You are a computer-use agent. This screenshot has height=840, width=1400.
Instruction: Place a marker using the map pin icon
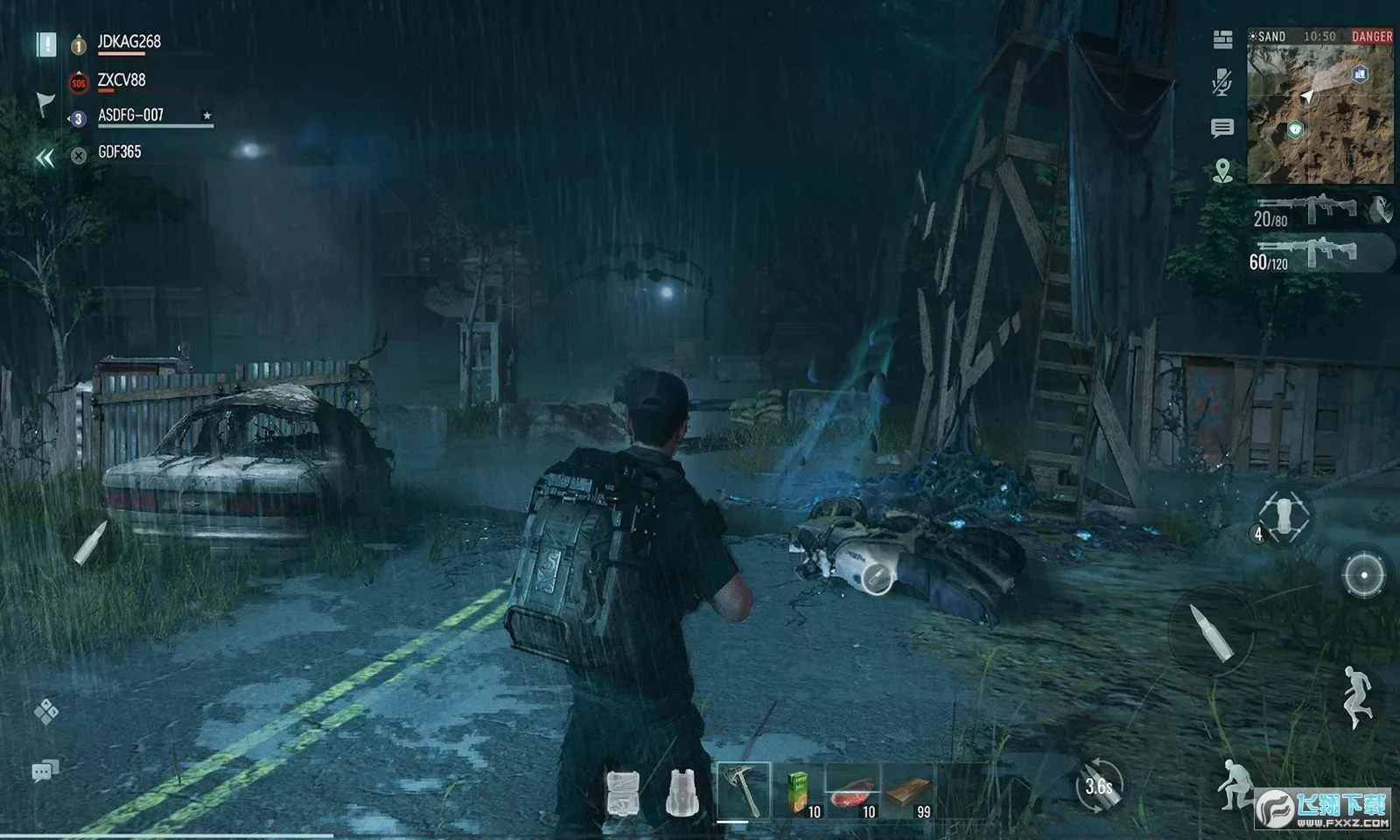coord(1222,171)
